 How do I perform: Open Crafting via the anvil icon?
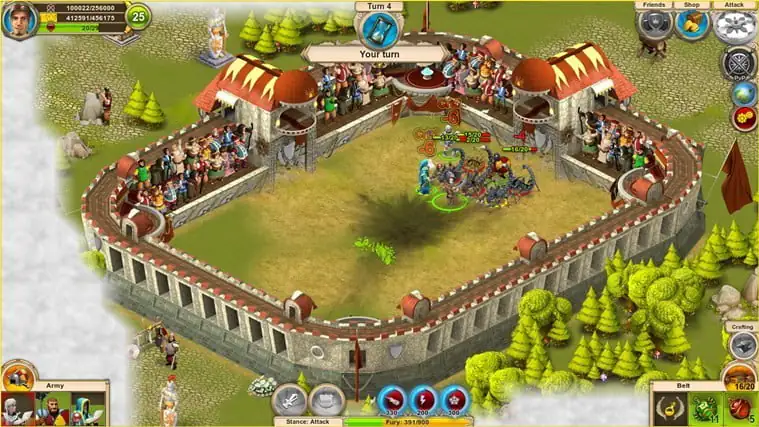[741, 345]
